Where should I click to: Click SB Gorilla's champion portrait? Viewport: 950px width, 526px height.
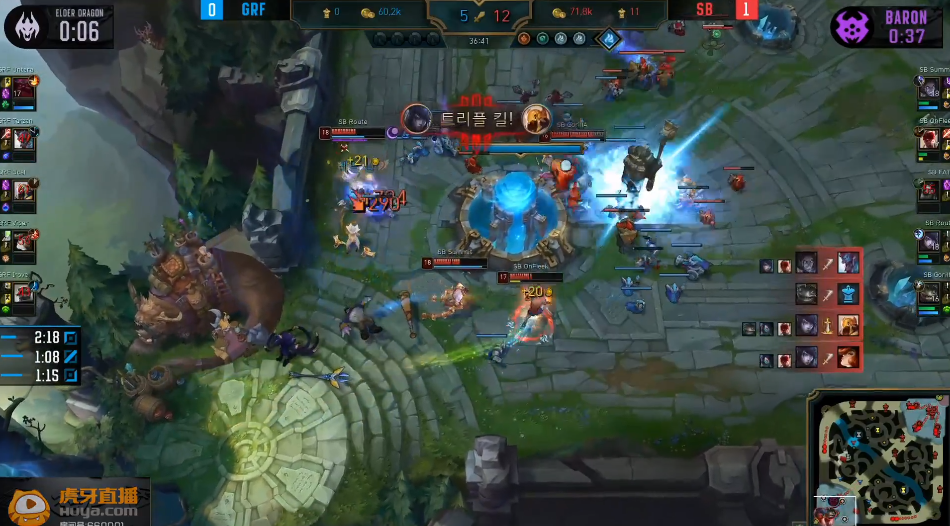(930, 291)
